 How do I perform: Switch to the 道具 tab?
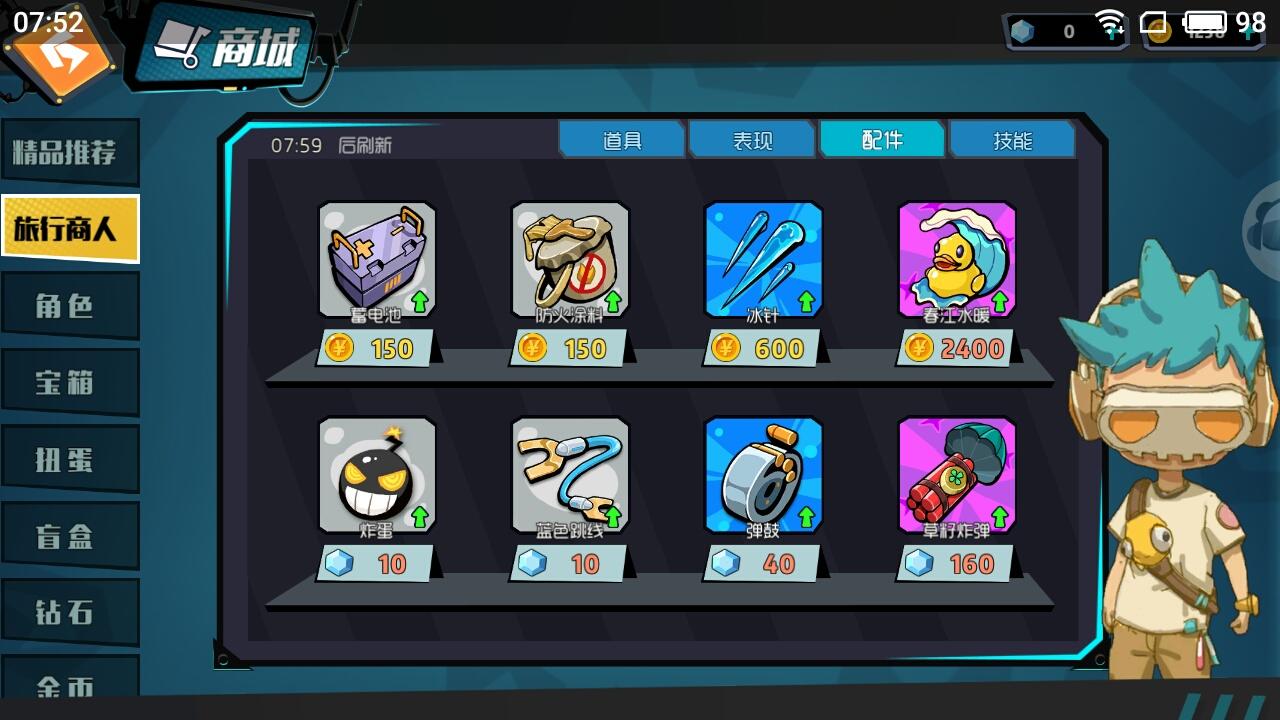tap(622, 139)
